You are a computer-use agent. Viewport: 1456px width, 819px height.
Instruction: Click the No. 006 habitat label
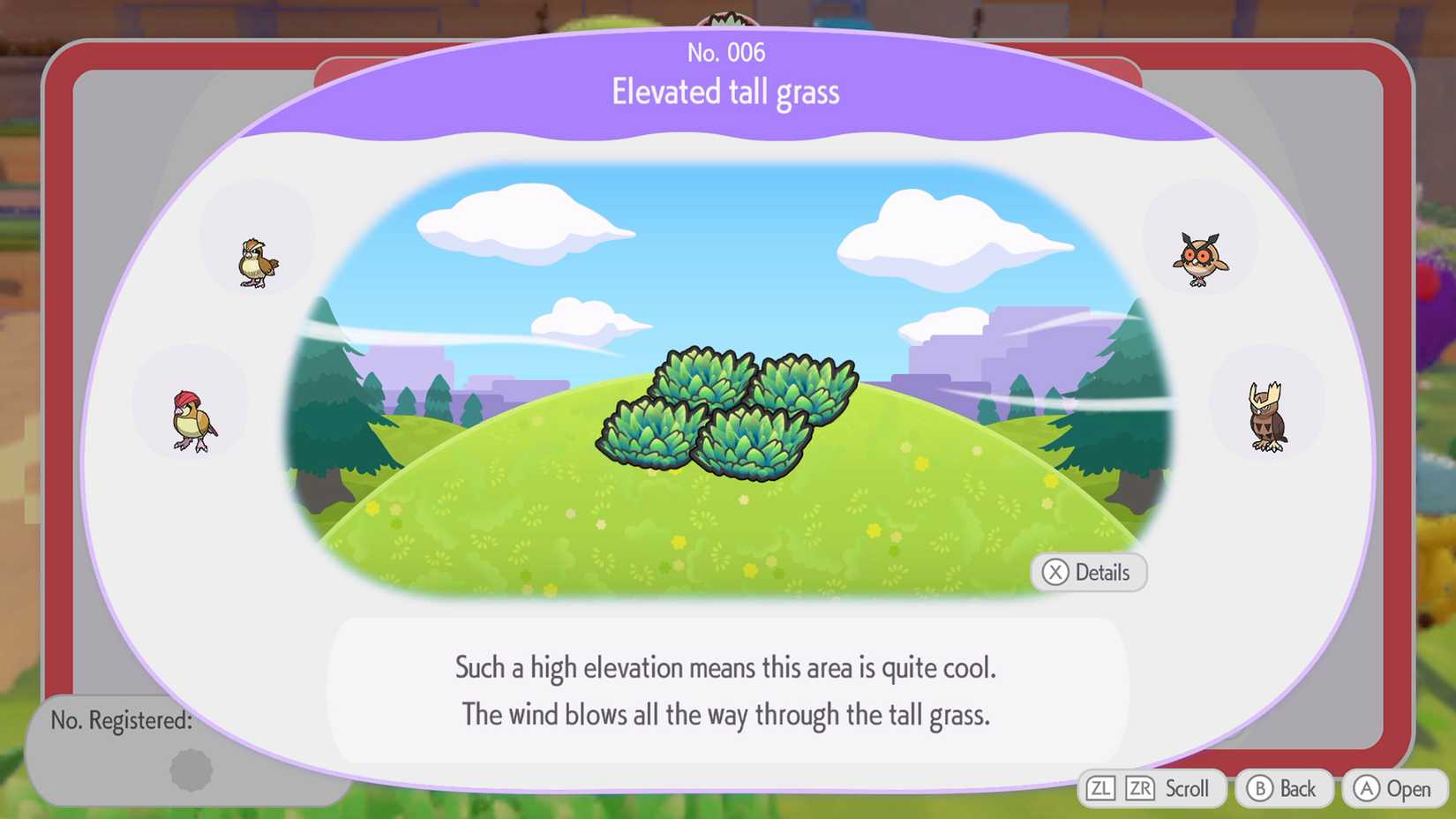click(x=725, y=52)
